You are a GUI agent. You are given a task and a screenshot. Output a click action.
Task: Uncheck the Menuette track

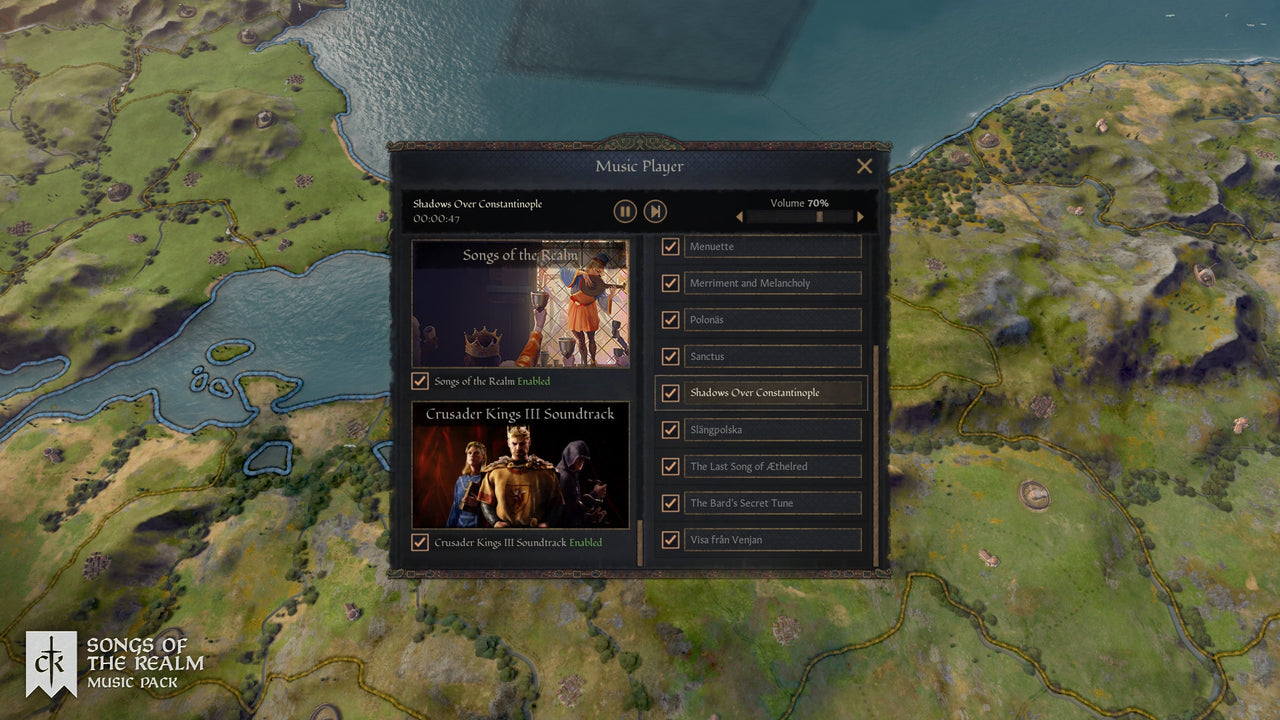669,246
